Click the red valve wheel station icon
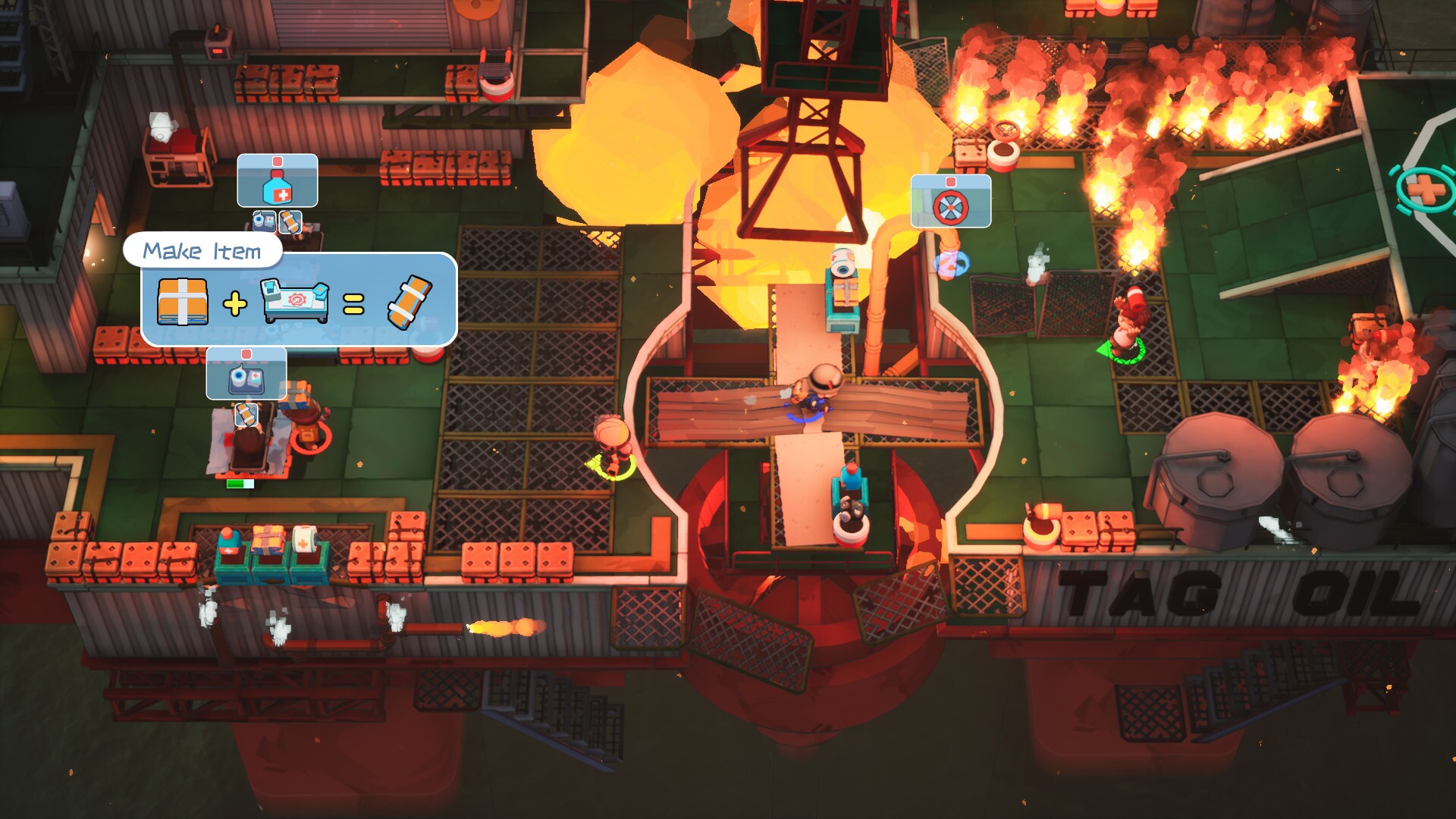Screen dimensions: 1456x819 click(x=950, y=207)
